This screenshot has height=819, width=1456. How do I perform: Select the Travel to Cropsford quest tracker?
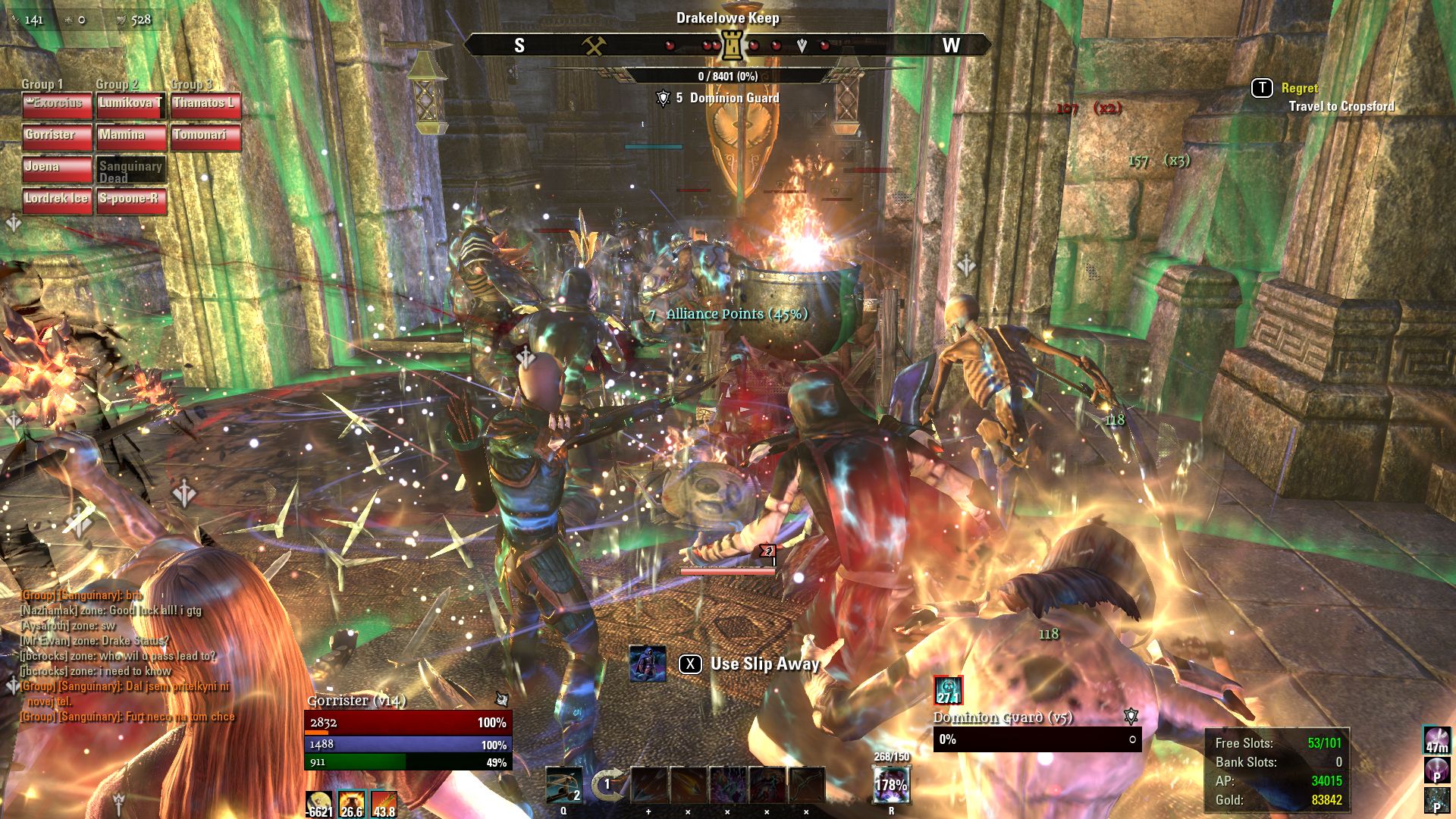[1341, 106]
